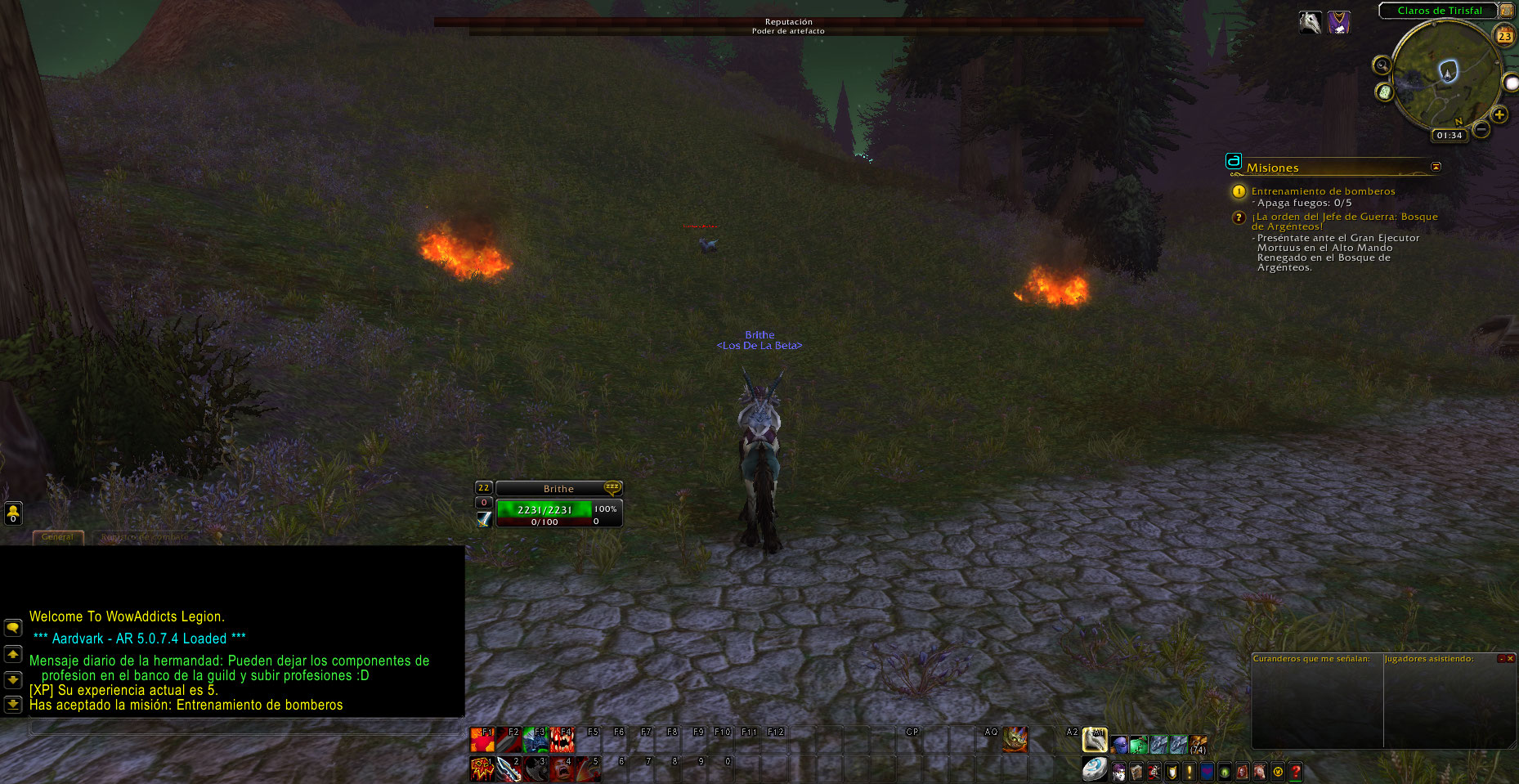
Task: Close the Curanderos que me señalan panel
Action: point(1510,658)
